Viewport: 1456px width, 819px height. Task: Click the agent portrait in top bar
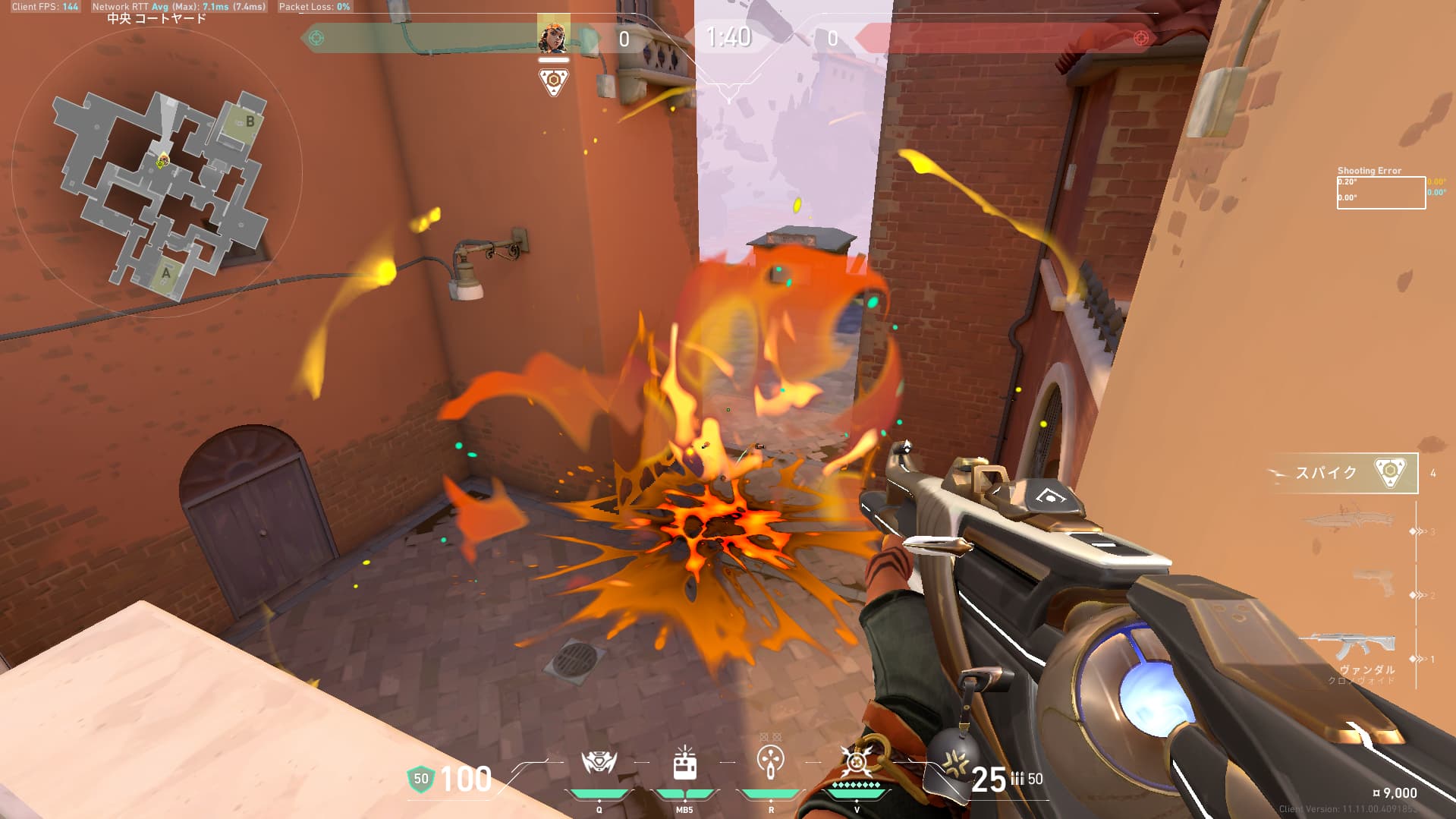(x=553, y=36)
